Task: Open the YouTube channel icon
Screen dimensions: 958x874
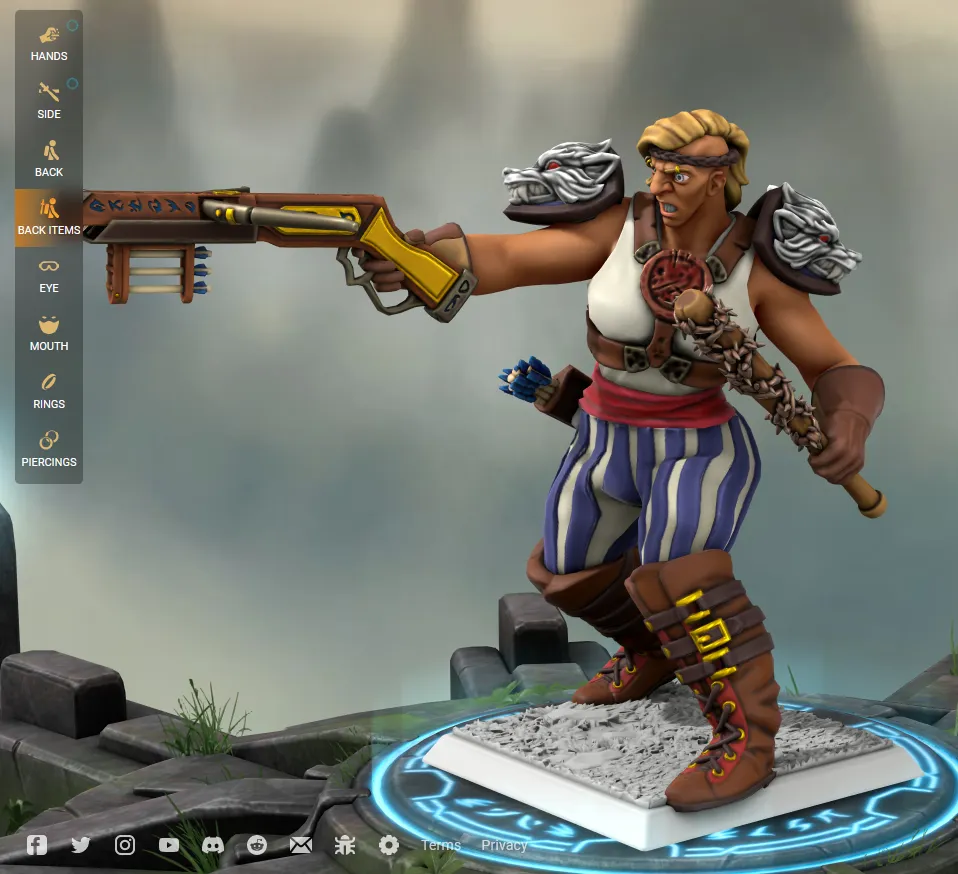Action: 169,845
